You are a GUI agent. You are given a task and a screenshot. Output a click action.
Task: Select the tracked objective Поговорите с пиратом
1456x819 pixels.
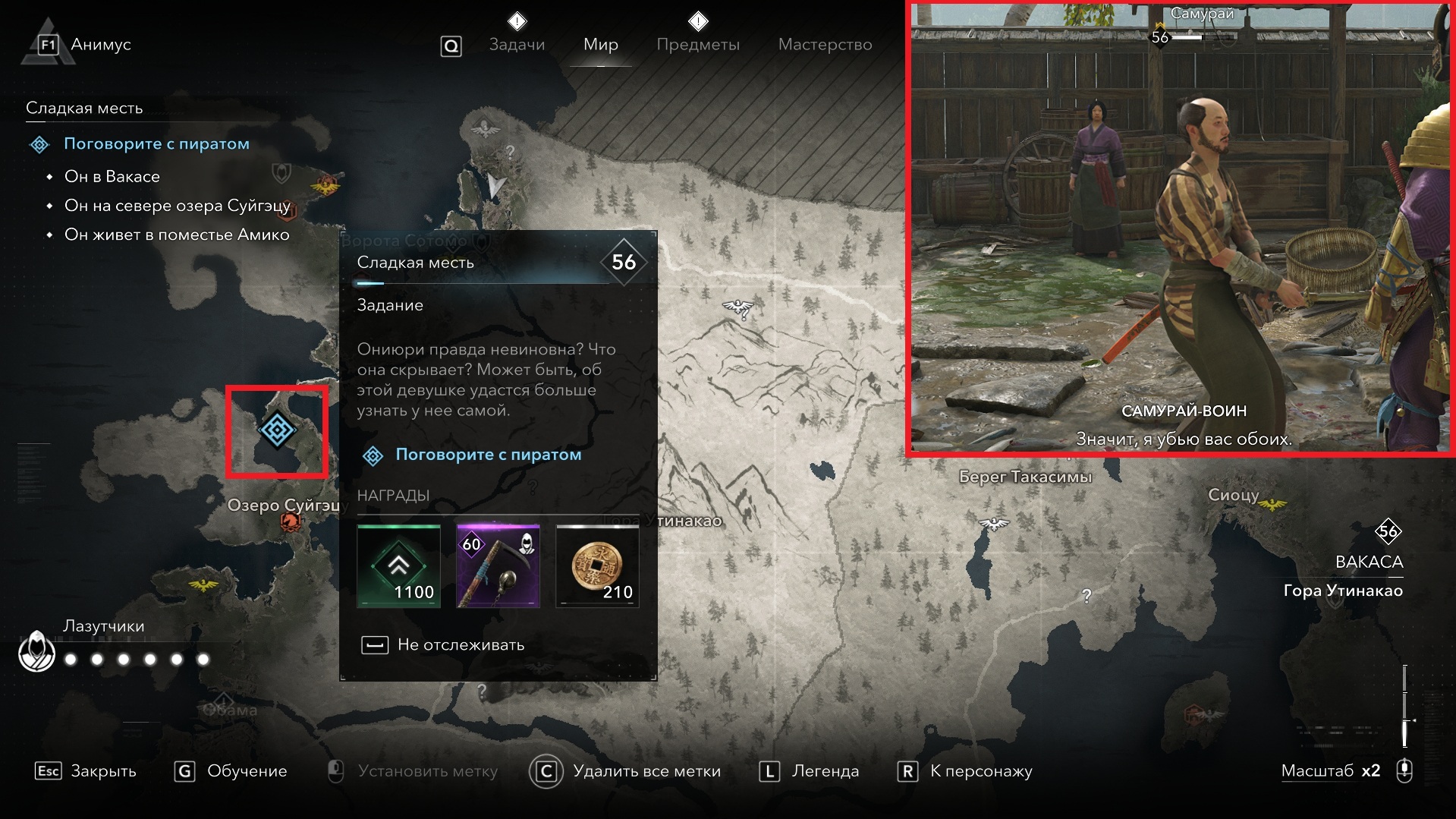click(156, 144)
